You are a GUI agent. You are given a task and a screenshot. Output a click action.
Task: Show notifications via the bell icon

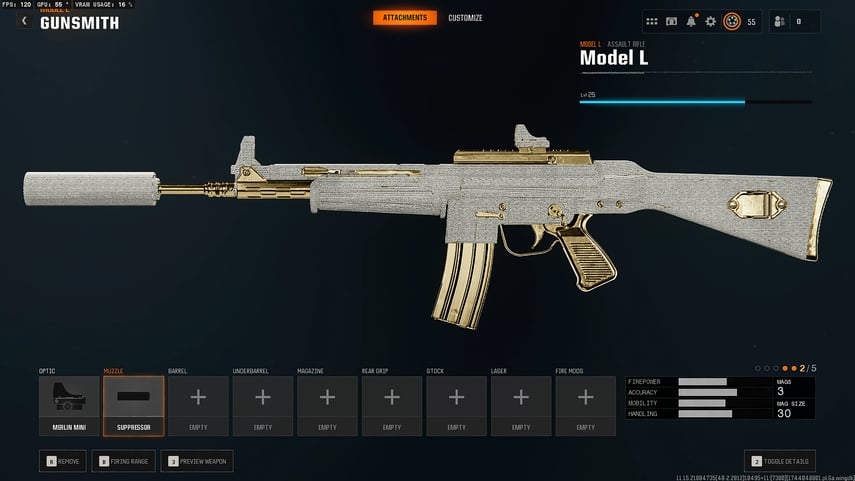(691, 21)
